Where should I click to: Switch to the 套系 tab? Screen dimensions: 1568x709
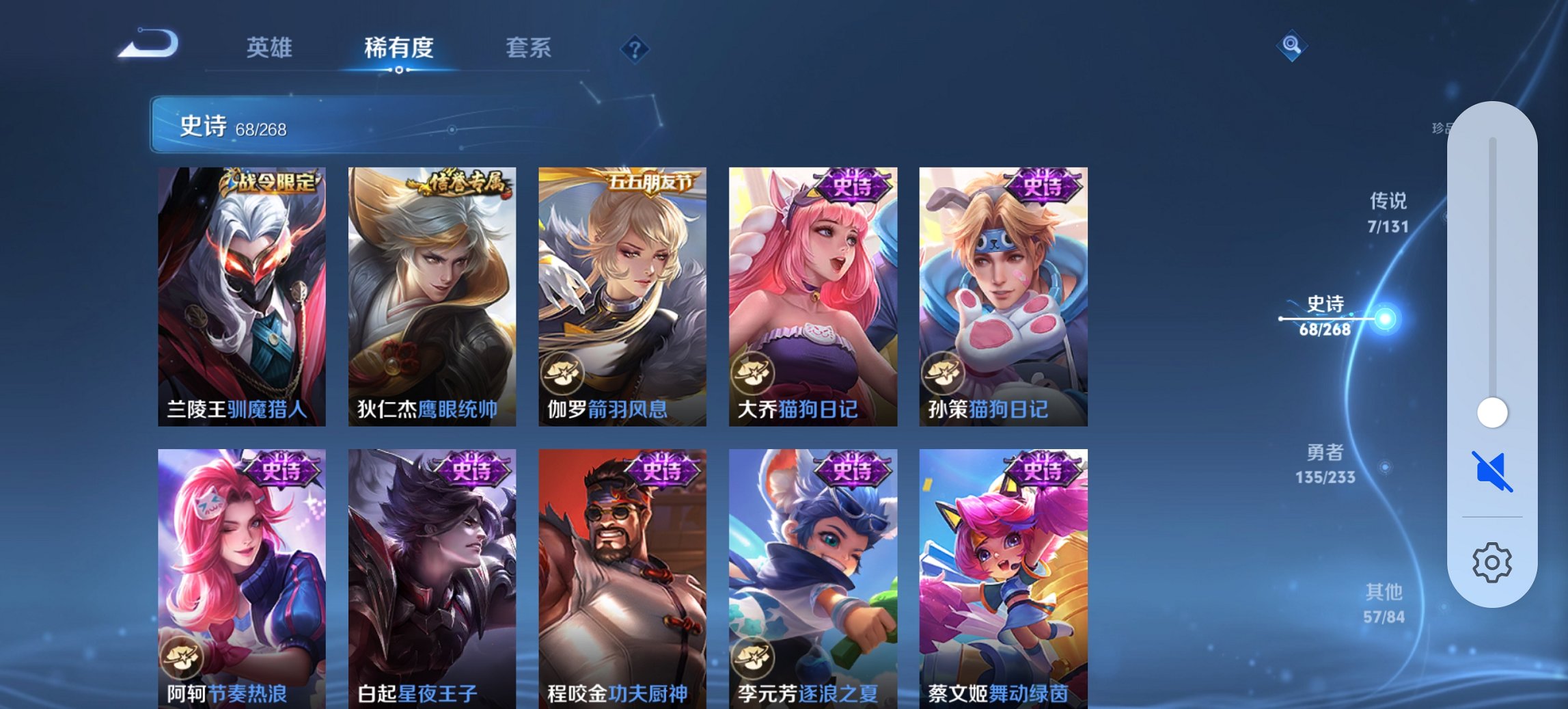pos(529,48)
